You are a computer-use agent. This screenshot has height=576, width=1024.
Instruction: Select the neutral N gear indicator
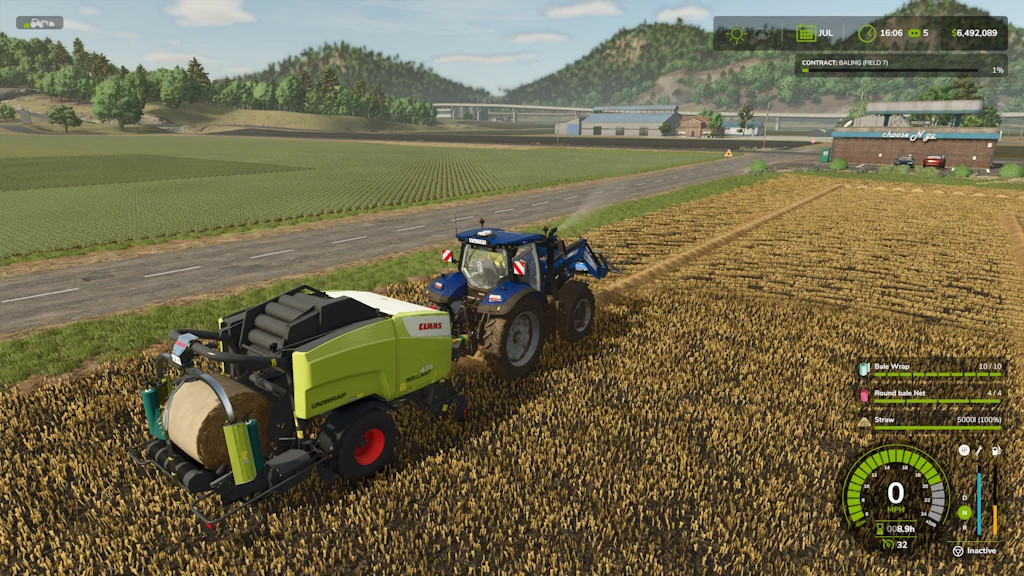[x=963, y=513]
